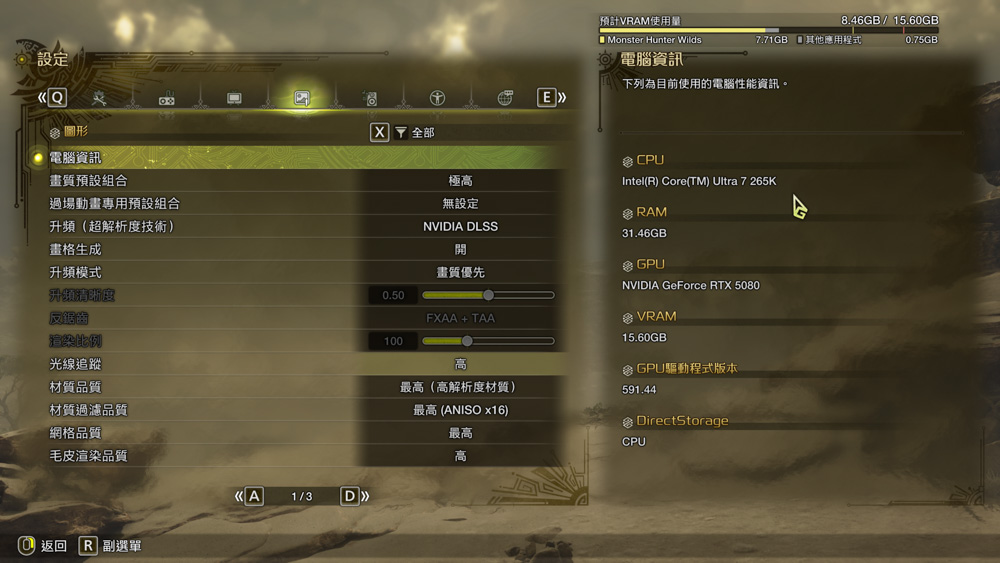Change the 升頻模式 upscaling mode
1000x563 pixels.
pyautogui.click(x=460, y=272)
